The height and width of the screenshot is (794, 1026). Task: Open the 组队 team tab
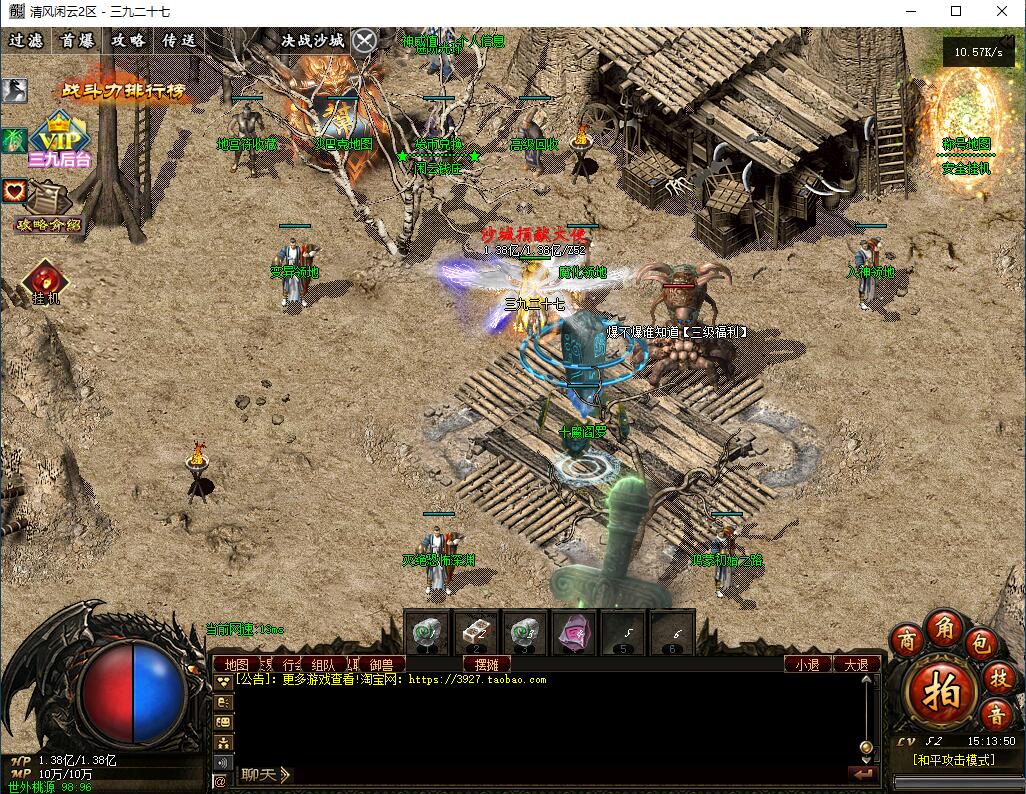[x=323, y=664]
